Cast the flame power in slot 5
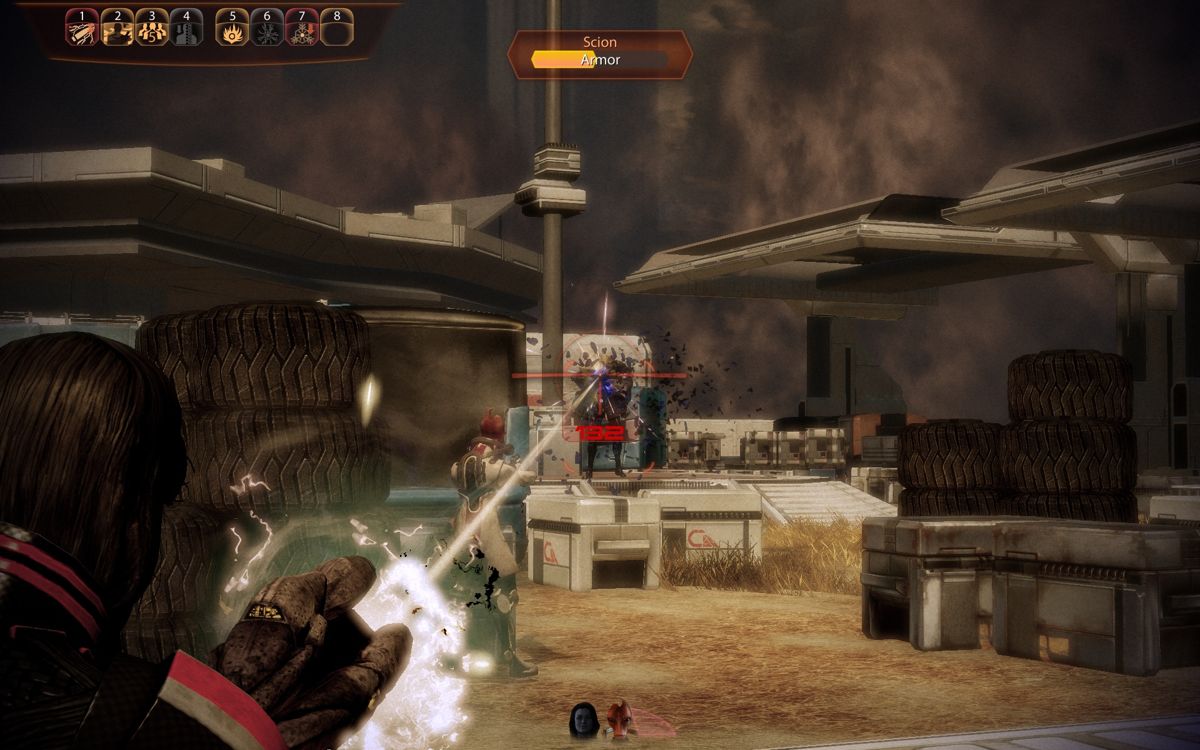Viewport: 1200px width, 750px height. coord(232,28)
